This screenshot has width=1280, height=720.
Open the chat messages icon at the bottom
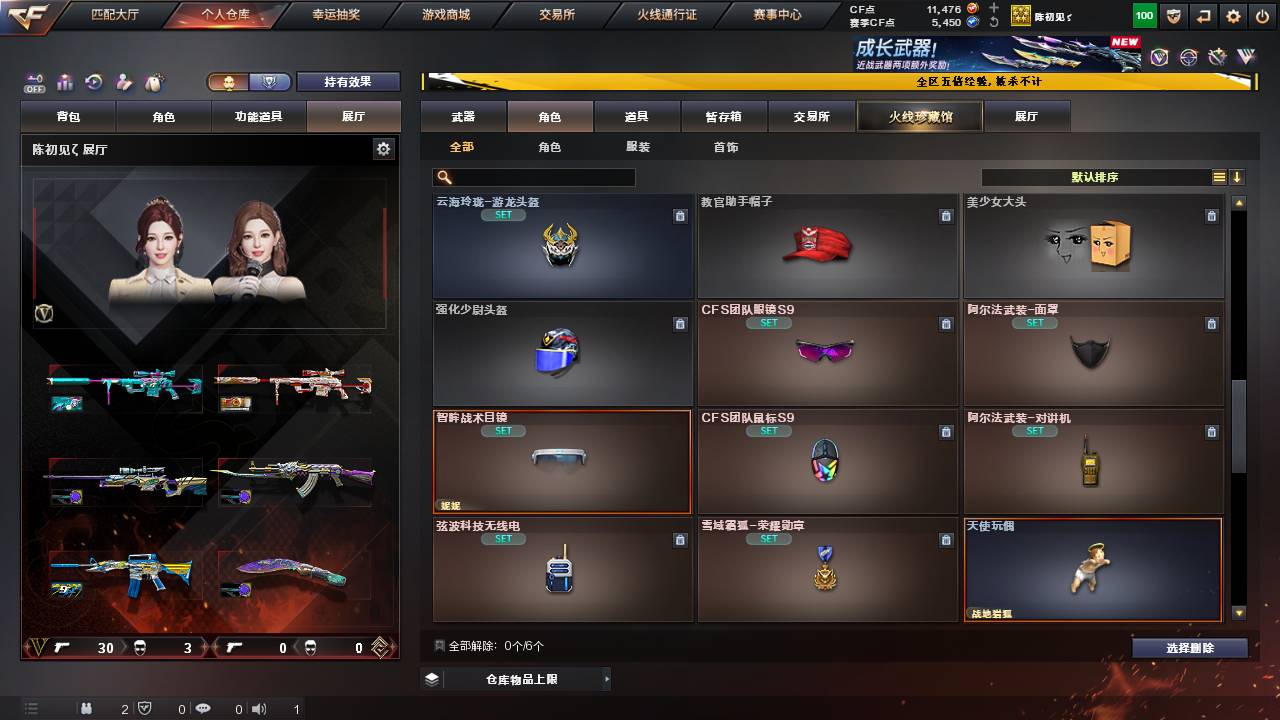pos(205,710)
